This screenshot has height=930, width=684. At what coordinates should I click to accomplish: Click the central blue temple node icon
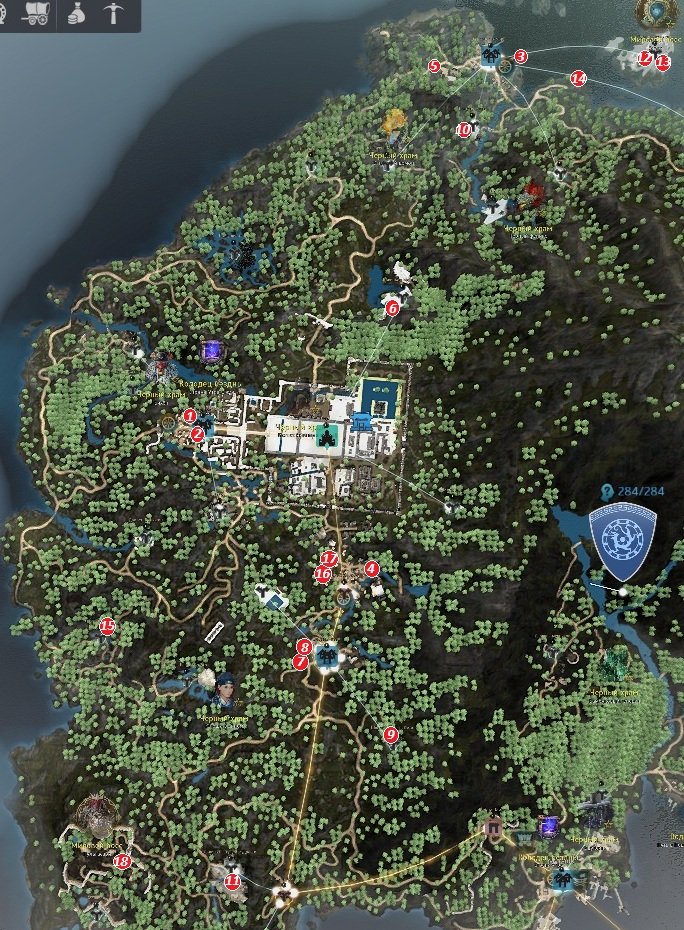[326, 434]
